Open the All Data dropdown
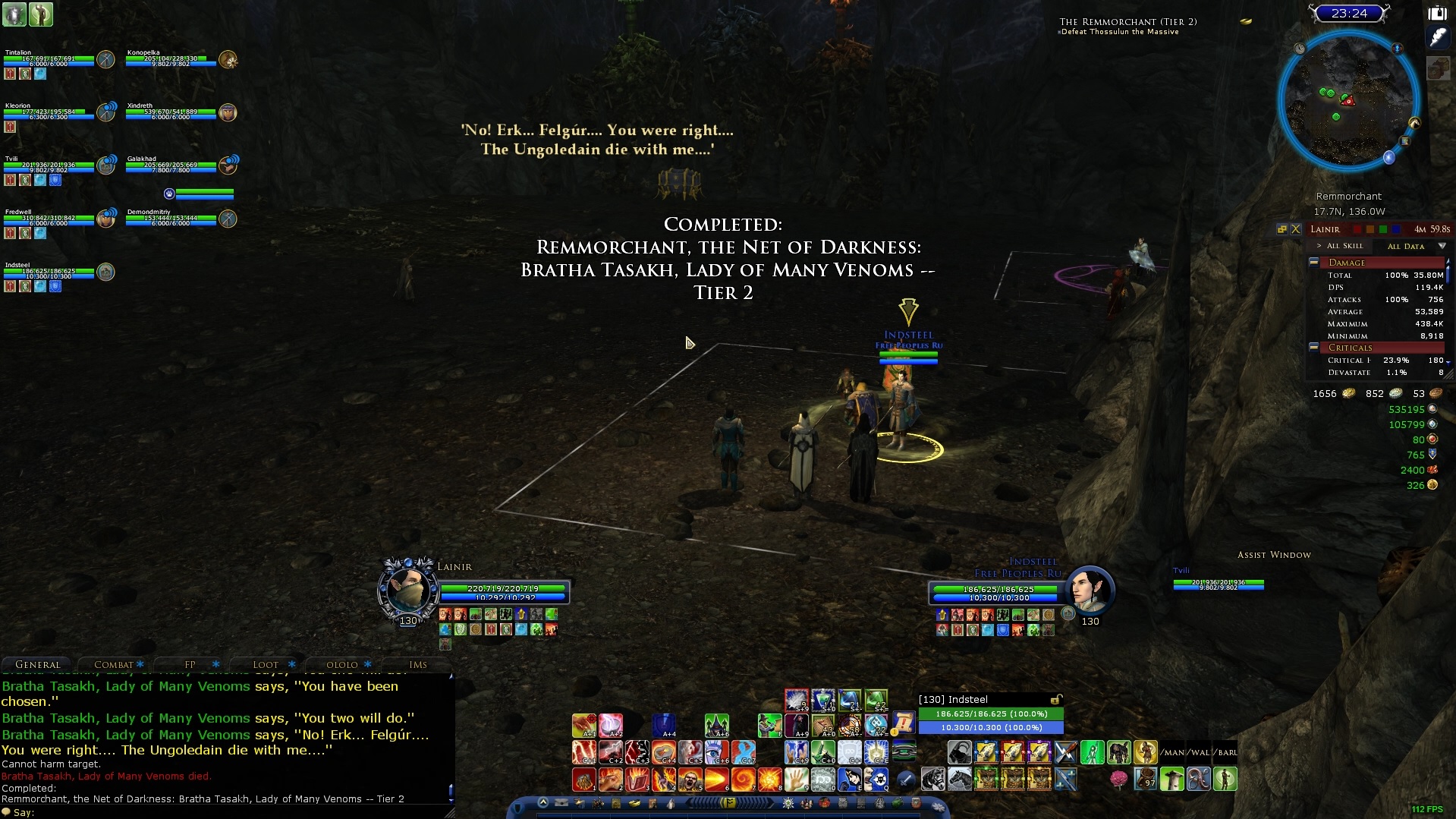The image size is (1456, 819). pyautogui.click(x=1442, y=246)
